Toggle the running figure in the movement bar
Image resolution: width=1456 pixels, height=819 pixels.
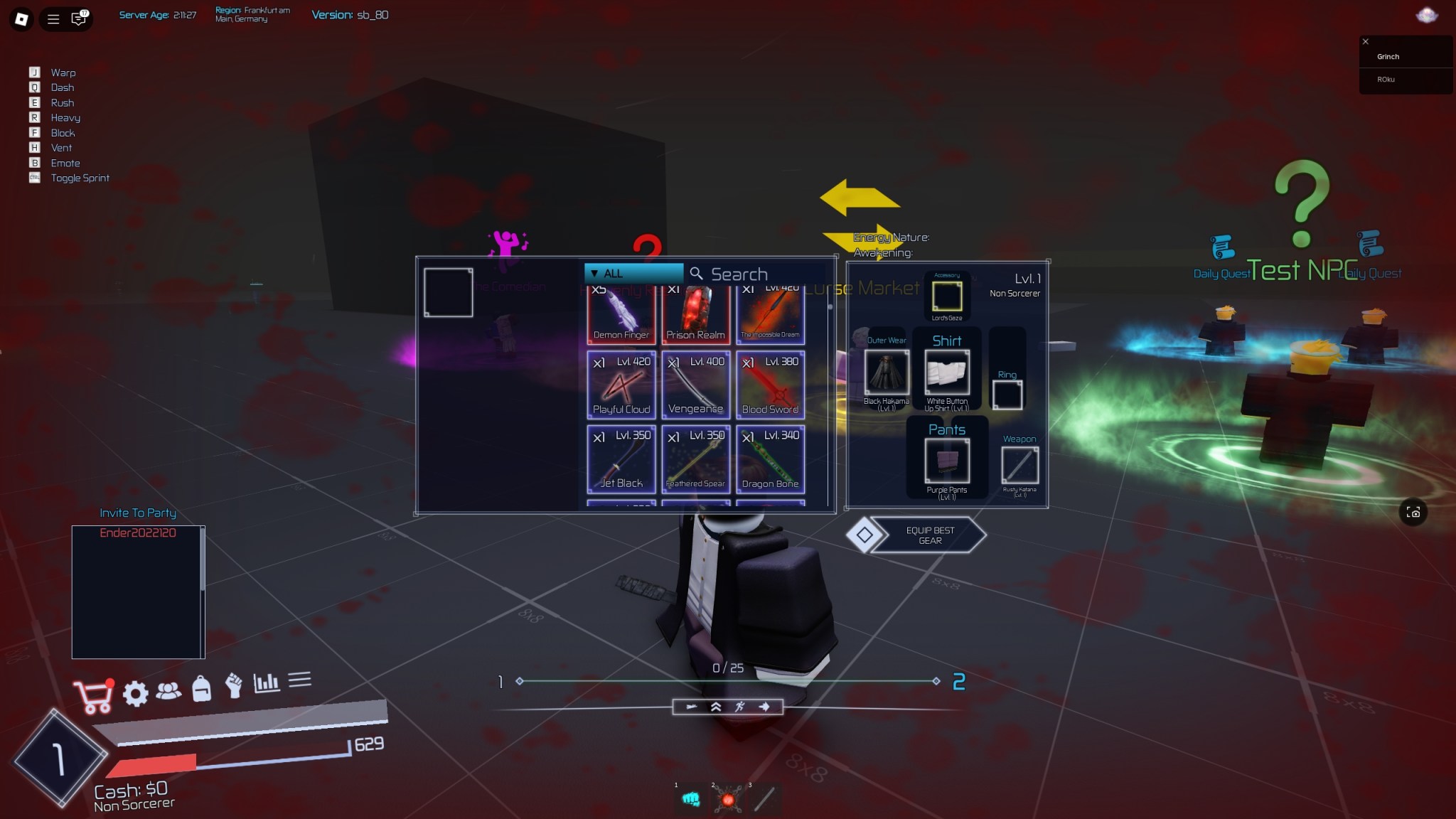pyautogui.click(x=740, y=707)
